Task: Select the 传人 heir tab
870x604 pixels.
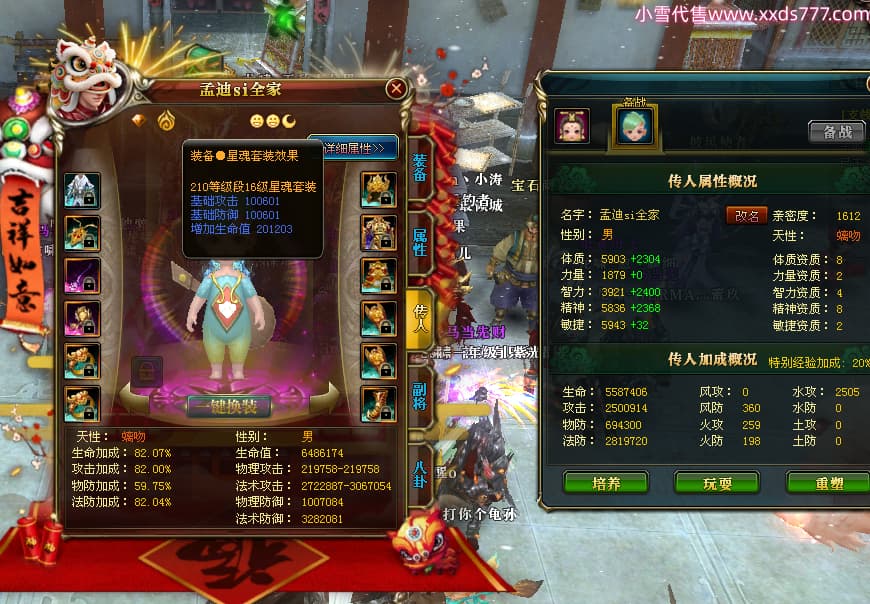Action: (421, 318)
